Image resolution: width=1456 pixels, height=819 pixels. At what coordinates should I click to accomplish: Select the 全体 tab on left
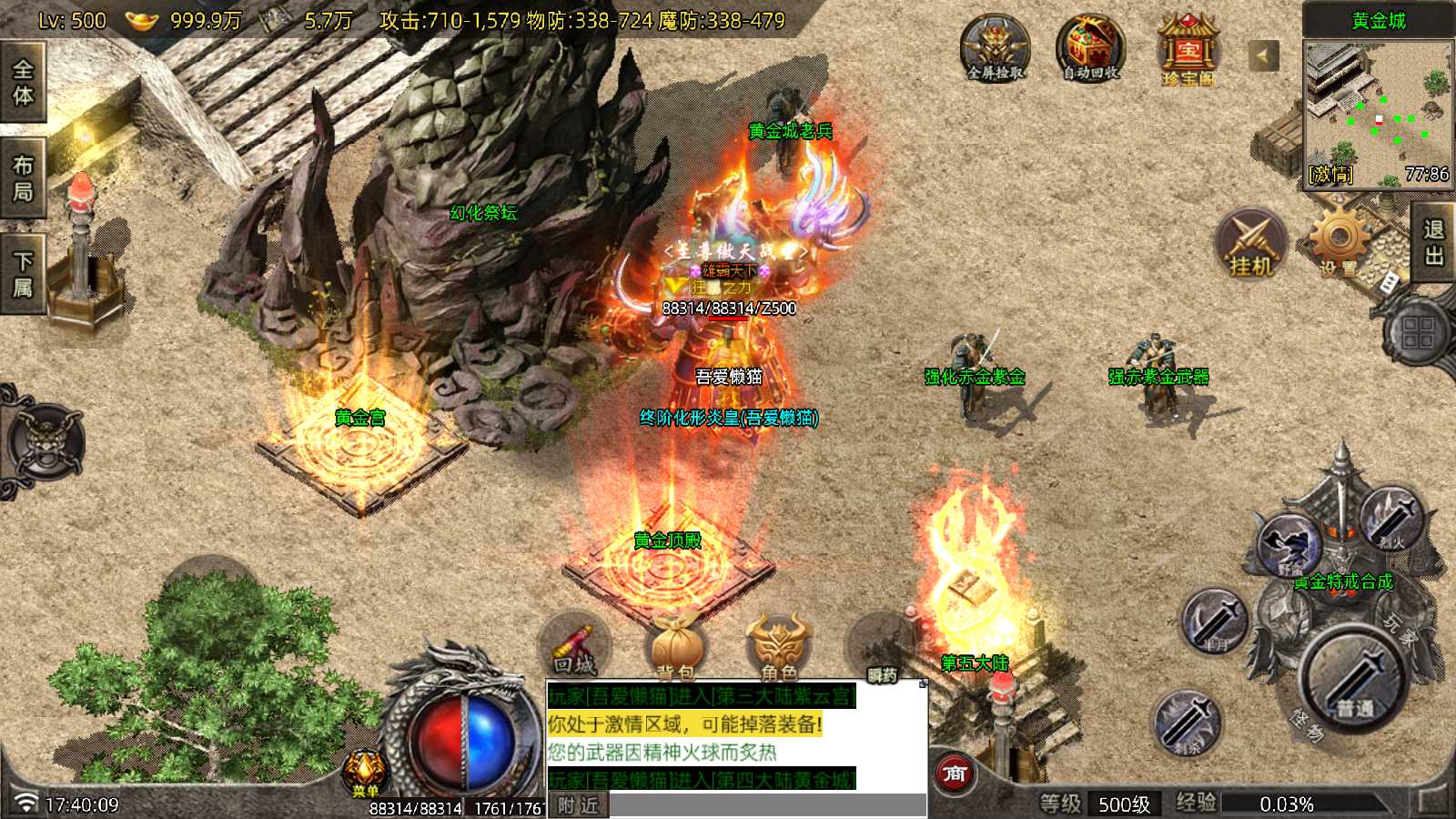click(23, 83)
